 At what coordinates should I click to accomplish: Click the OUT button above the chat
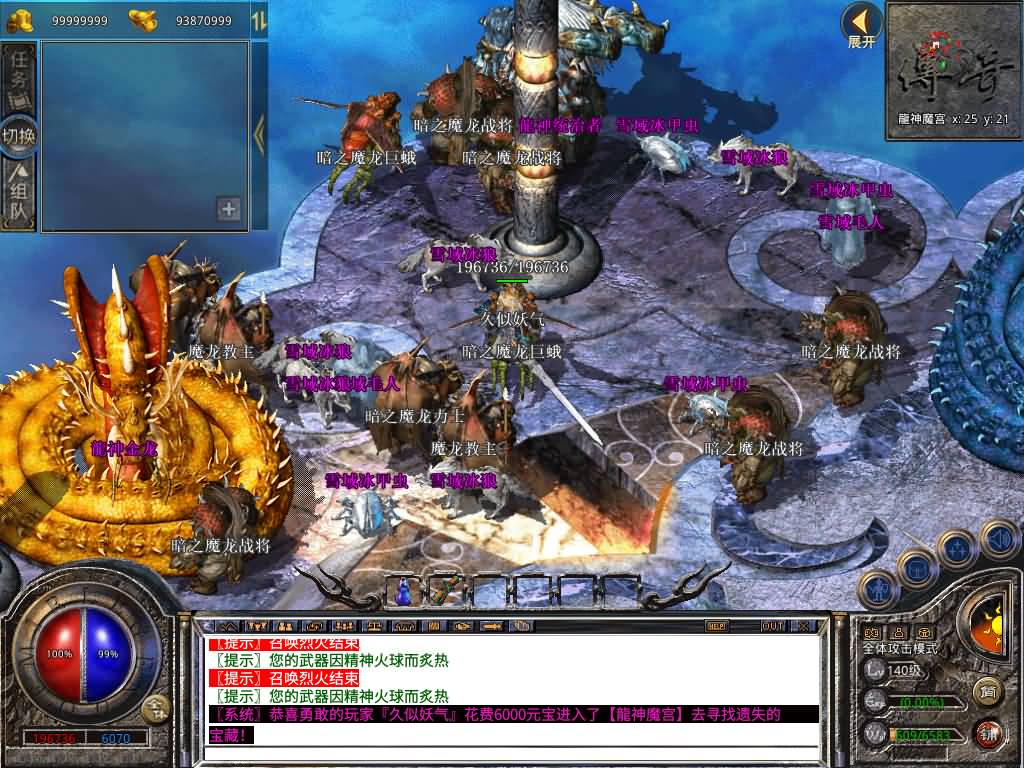click(x=772, y=626)
